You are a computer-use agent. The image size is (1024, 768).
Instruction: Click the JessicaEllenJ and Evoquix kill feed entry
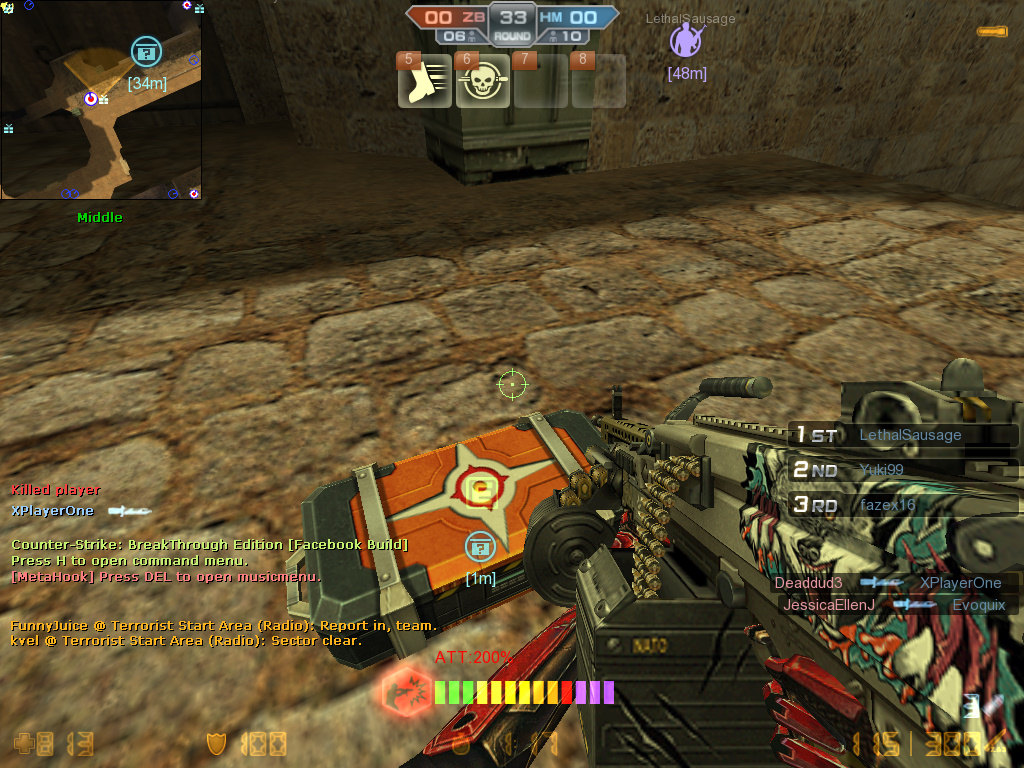pyautogui.click(x=893, y=605)
